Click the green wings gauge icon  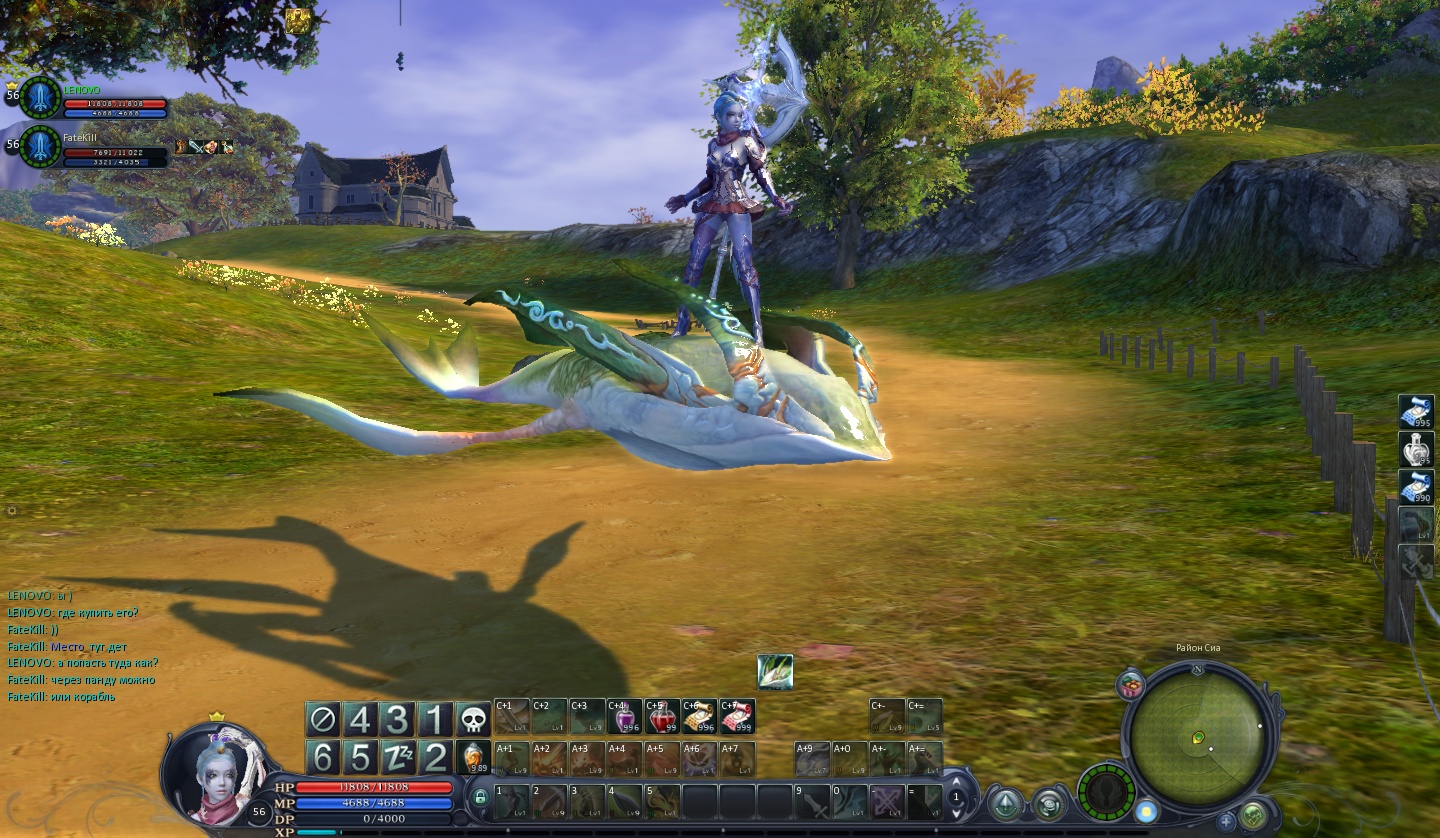click(x=1105, y=793)
